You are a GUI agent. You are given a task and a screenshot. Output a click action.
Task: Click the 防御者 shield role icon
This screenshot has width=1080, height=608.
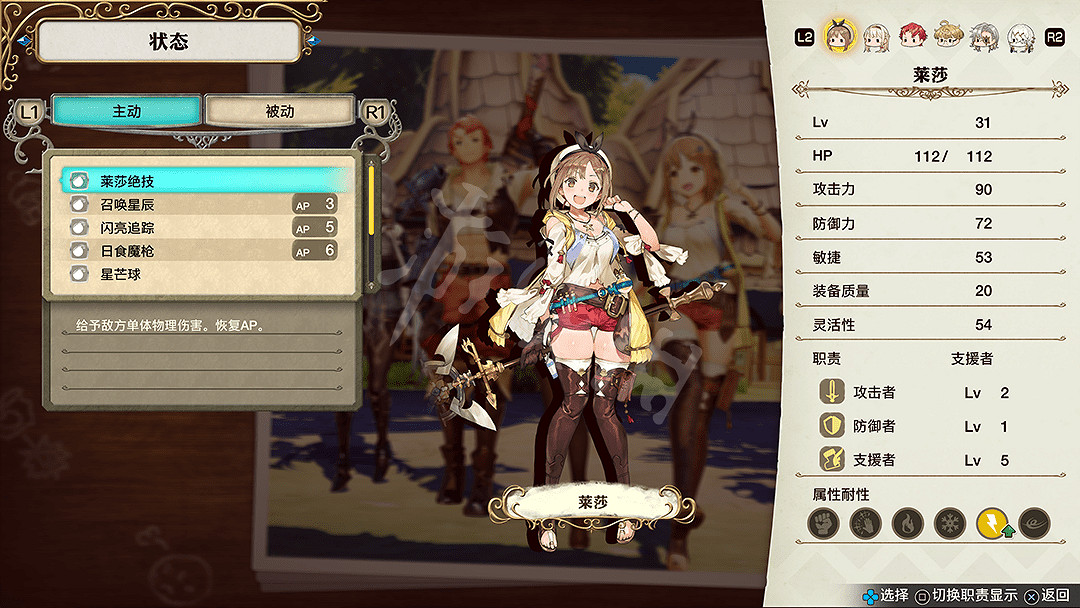pos(832,426)
